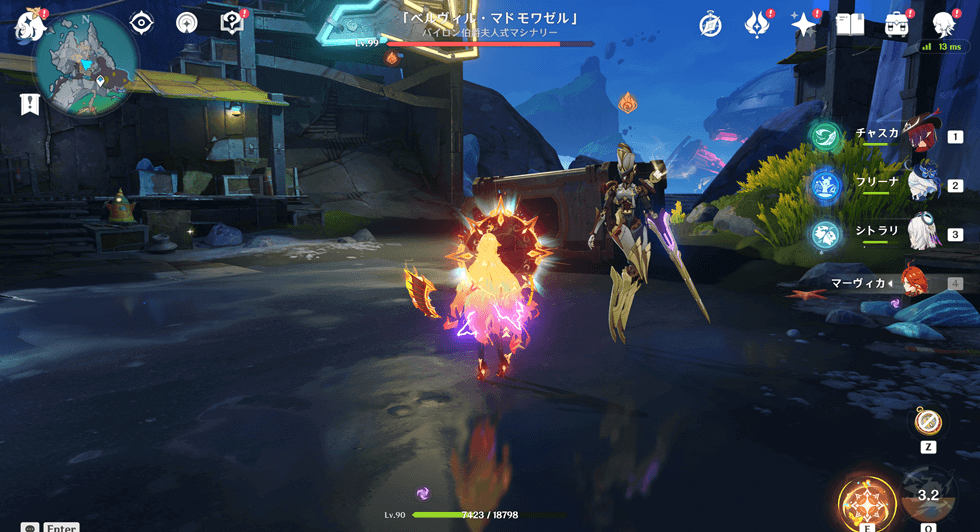This screenshot has height=532, width=980.
Task: Open the Adventurer Handbook compass icon
Action: [711, 24]
